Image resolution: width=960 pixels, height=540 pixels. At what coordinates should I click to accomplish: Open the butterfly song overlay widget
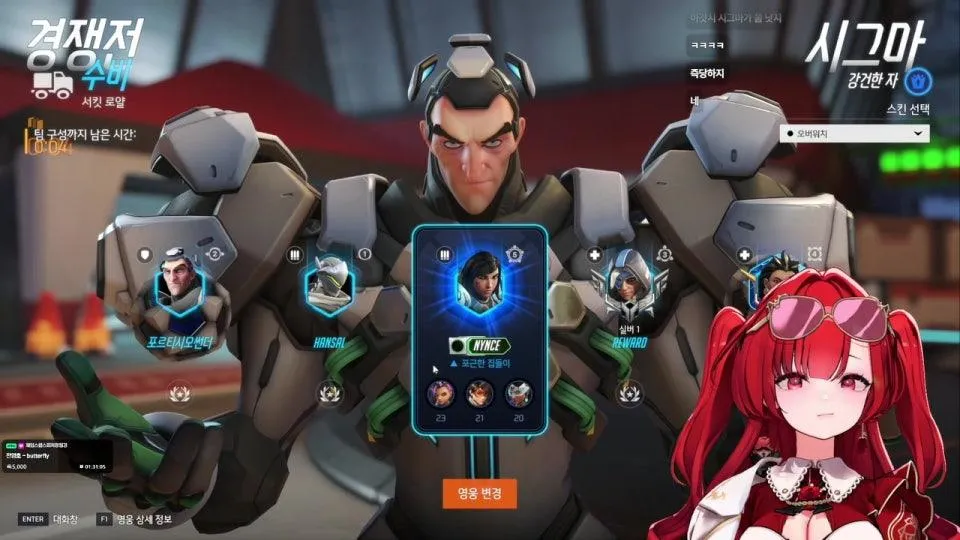pyautogui.click(x=57, y=454)
